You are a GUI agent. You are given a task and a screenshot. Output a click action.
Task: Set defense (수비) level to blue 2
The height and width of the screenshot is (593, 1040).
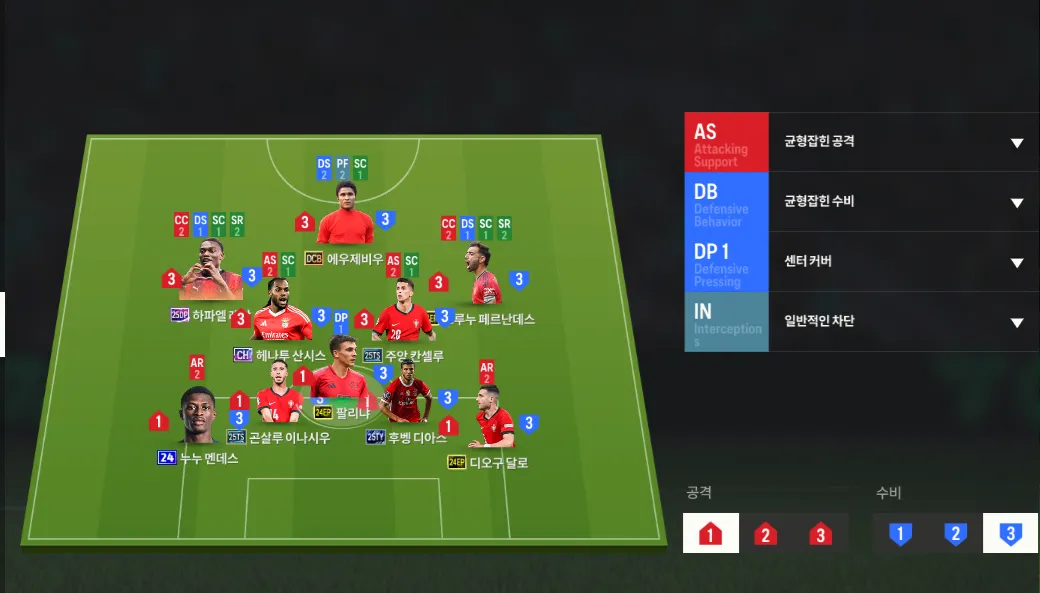tap(955, 533)
